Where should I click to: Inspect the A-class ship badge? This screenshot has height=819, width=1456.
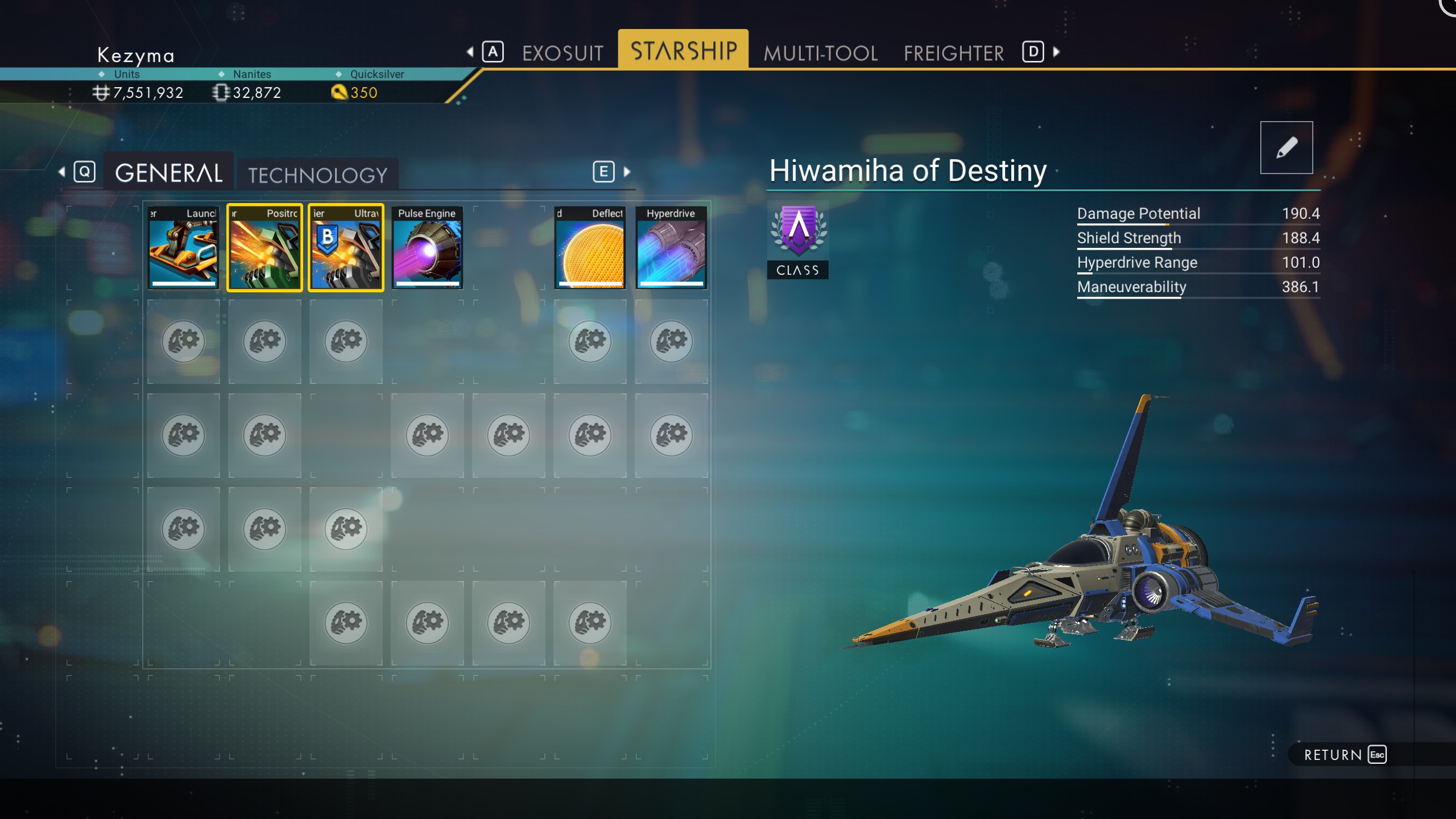pos(798,240)
